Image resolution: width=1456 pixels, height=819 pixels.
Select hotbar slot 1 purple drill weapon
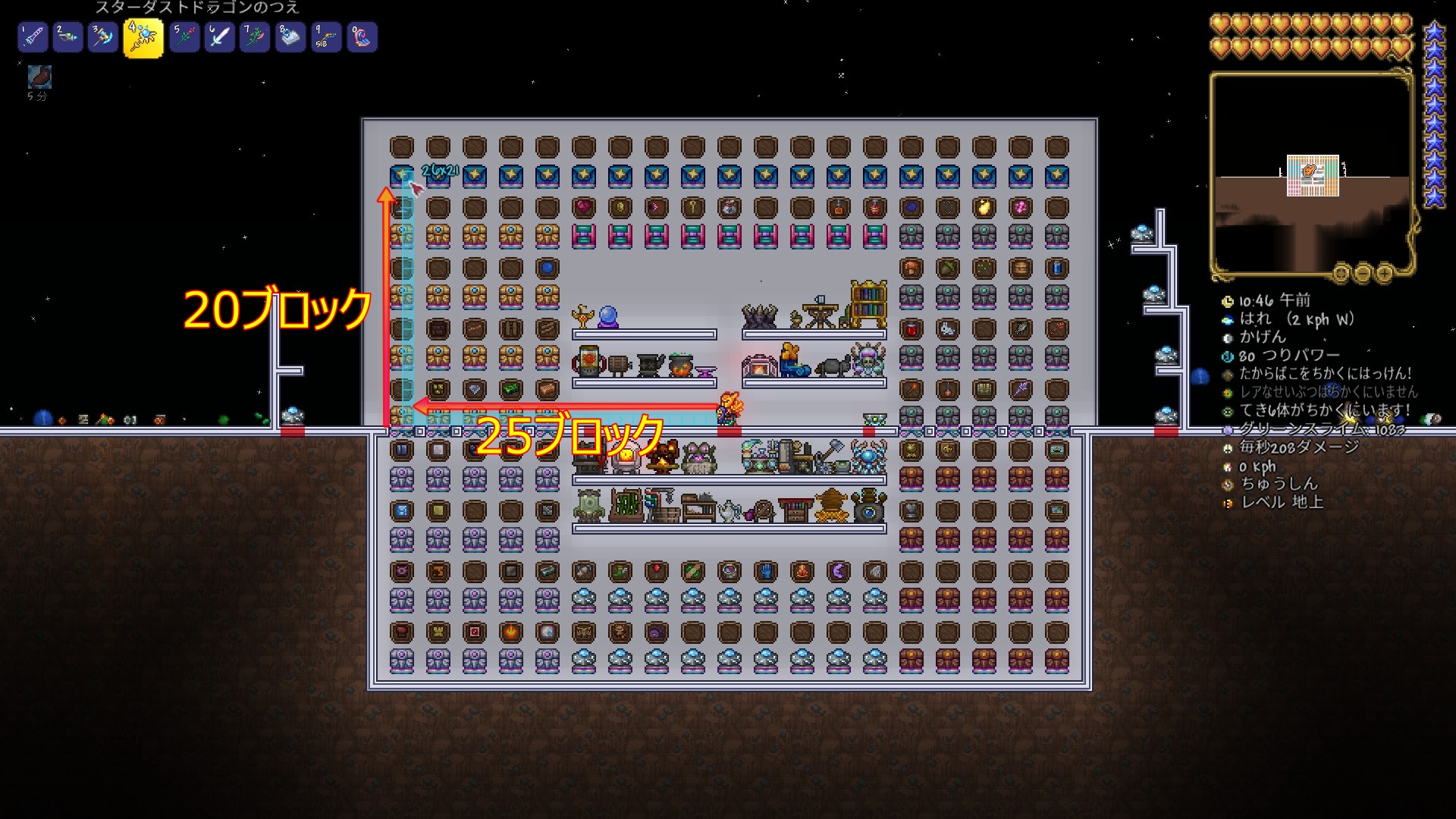pos(33,37)
